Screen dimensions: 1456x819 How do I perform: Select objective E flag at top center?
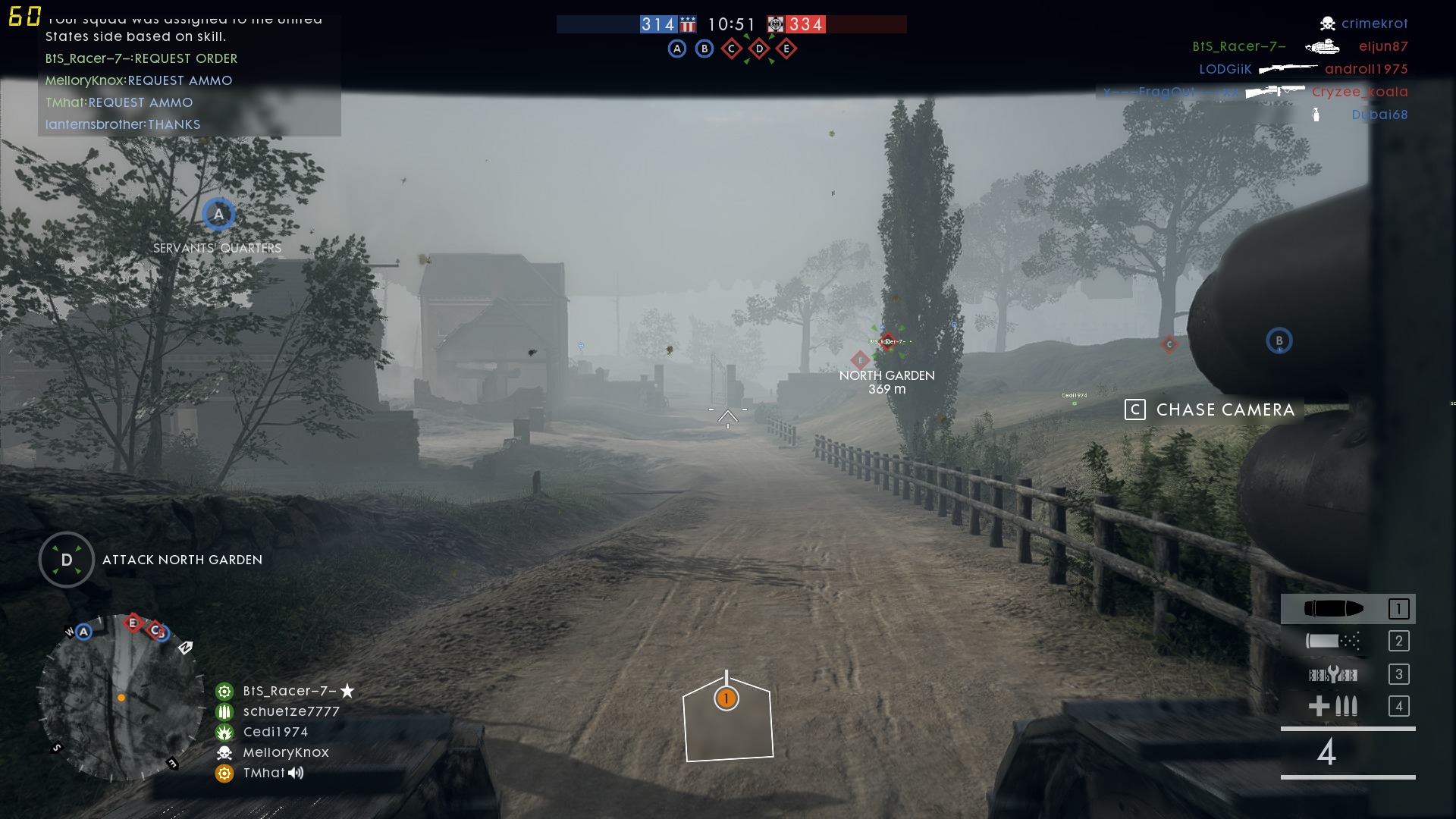pos(786,49)
